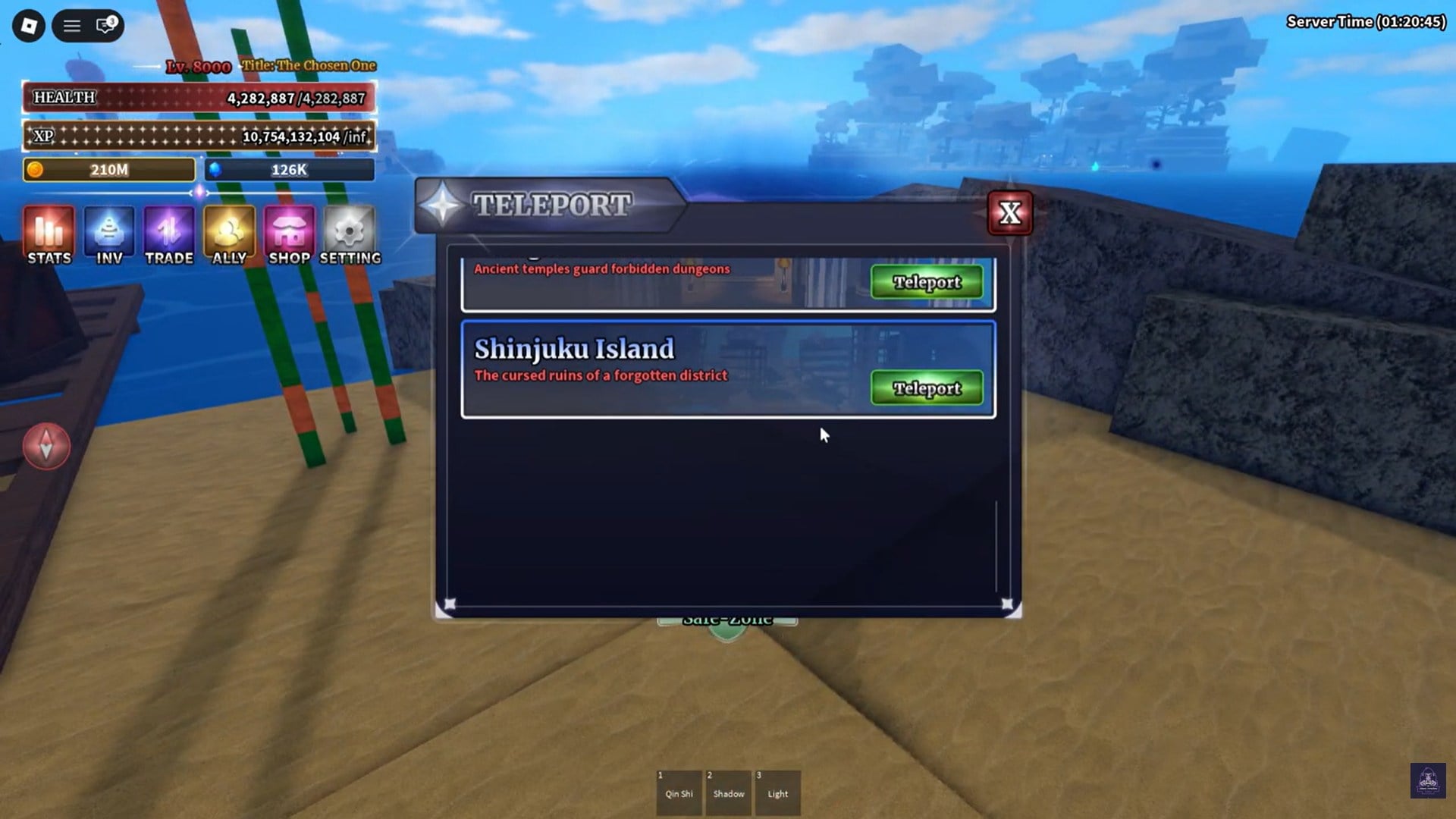
Task: Select Shadow in hotbar slot 2
Action: coord(728,792)
